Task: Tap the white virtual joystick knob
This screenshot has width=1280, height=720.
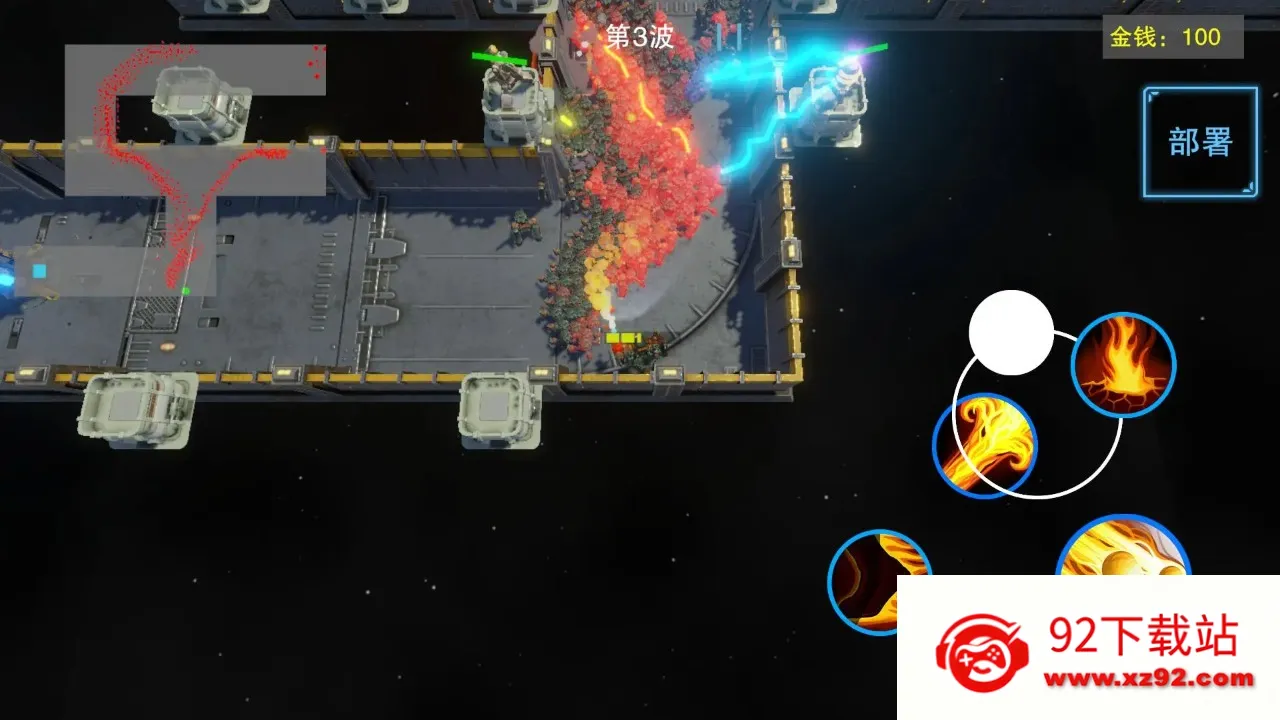Action: point(1011,333)
